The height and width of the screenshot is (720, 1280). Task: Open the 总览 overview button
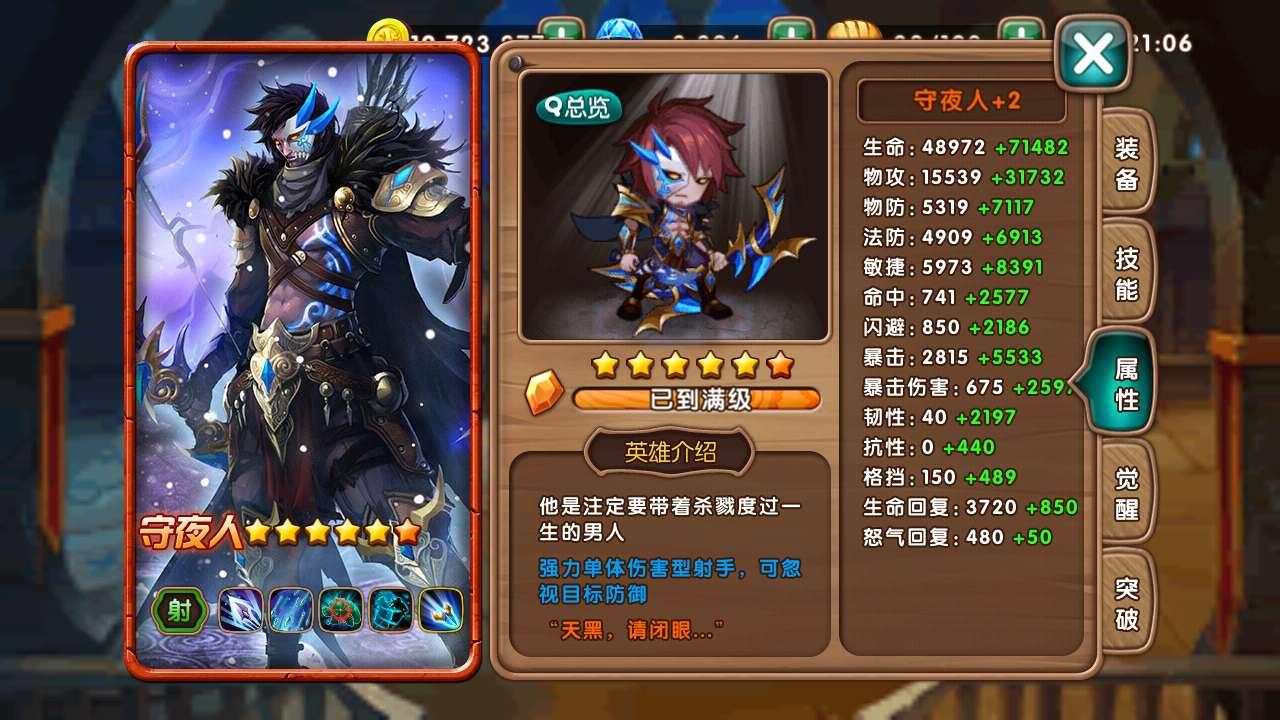point(579,107)
